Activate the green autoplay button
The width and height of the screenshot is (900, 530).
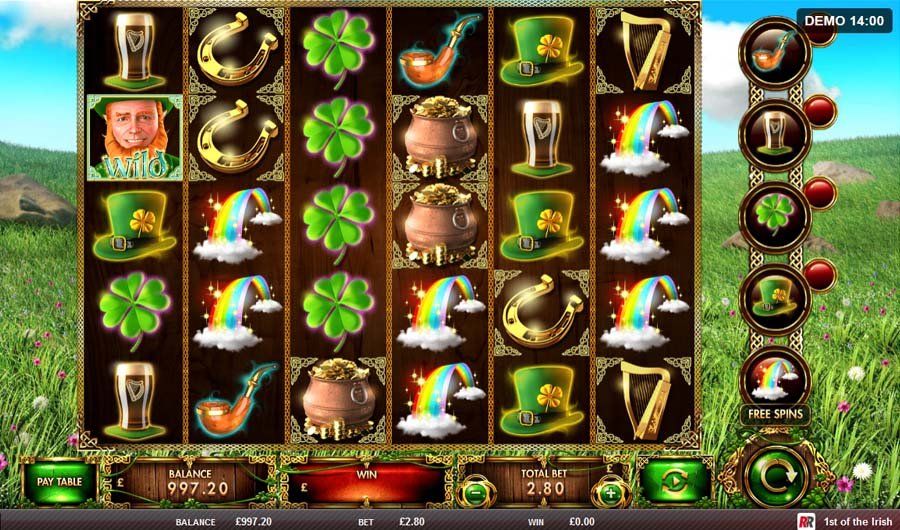674,482
